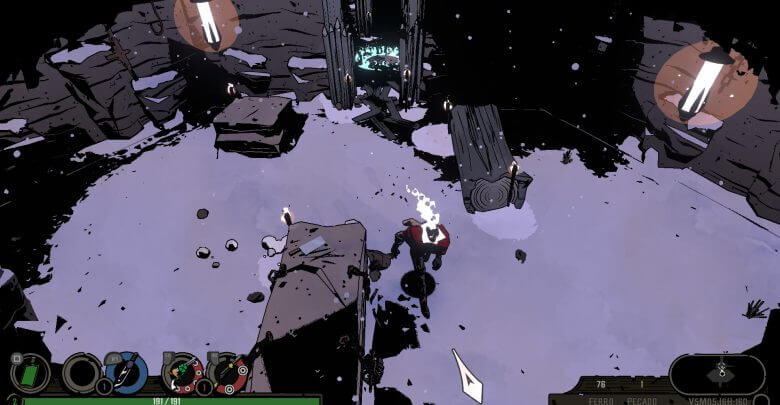Select the empty dark ability slot
This screenshot has height=405, width=780.
[80, 373]
